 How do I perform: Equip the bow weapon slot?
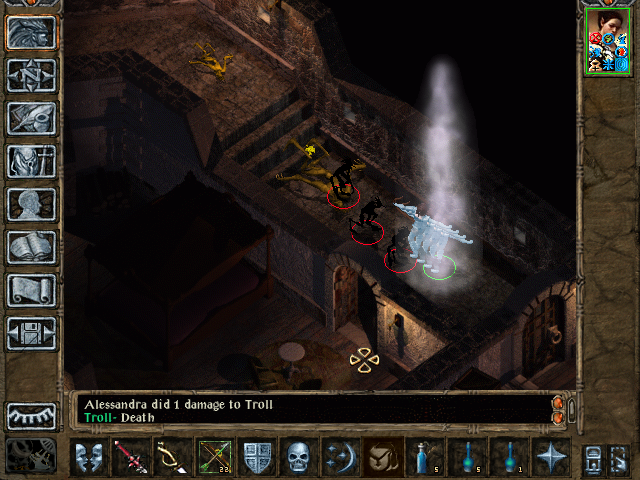[x=173, y=456]
